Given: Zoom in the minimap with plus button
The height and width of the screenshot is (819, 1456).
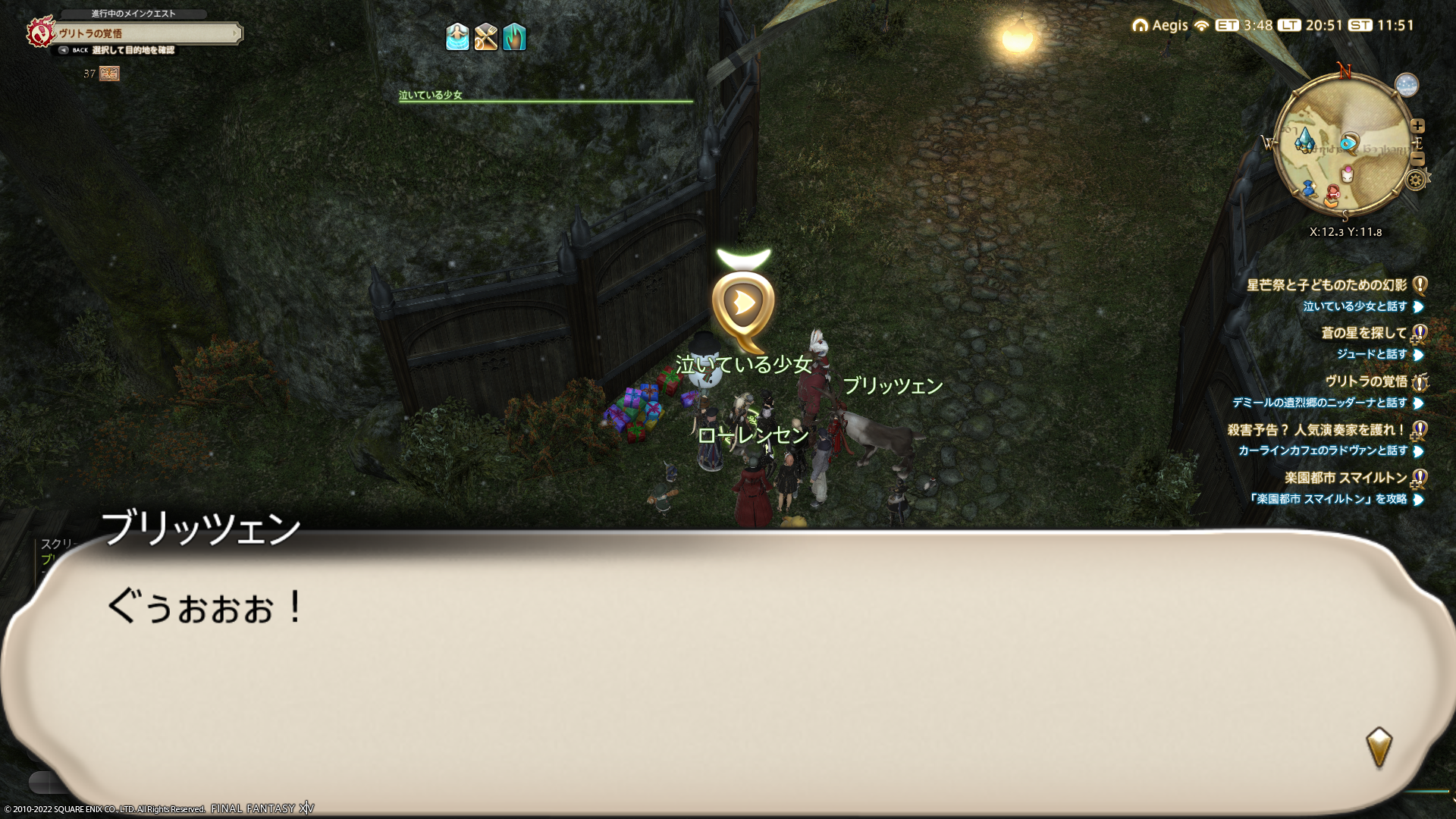Looking at the screenshot, I should tap(1417, 126).
